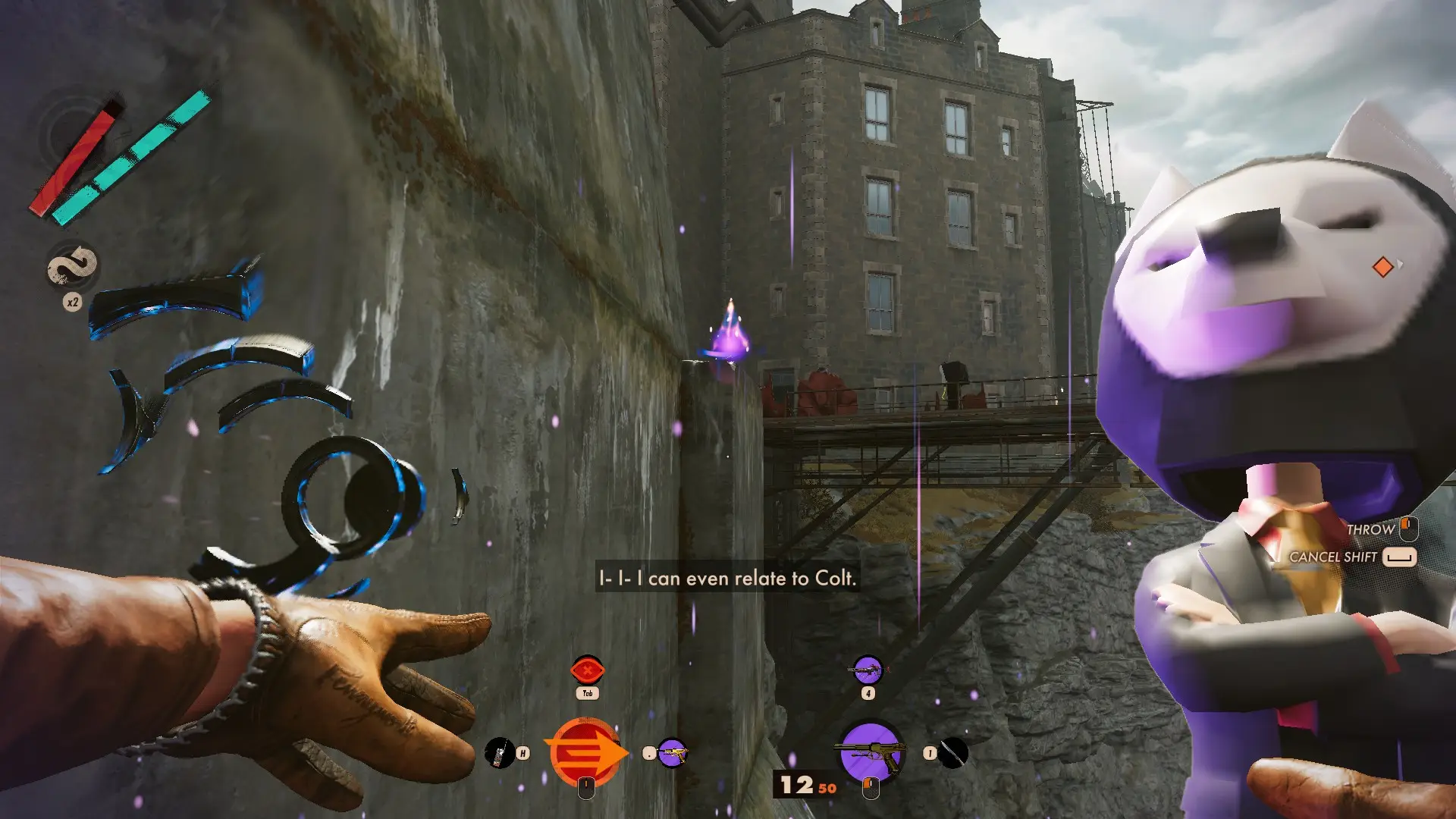Choose the small gold pistol left-hand slot
The image size is (1456, 819).
click(672, 753)
